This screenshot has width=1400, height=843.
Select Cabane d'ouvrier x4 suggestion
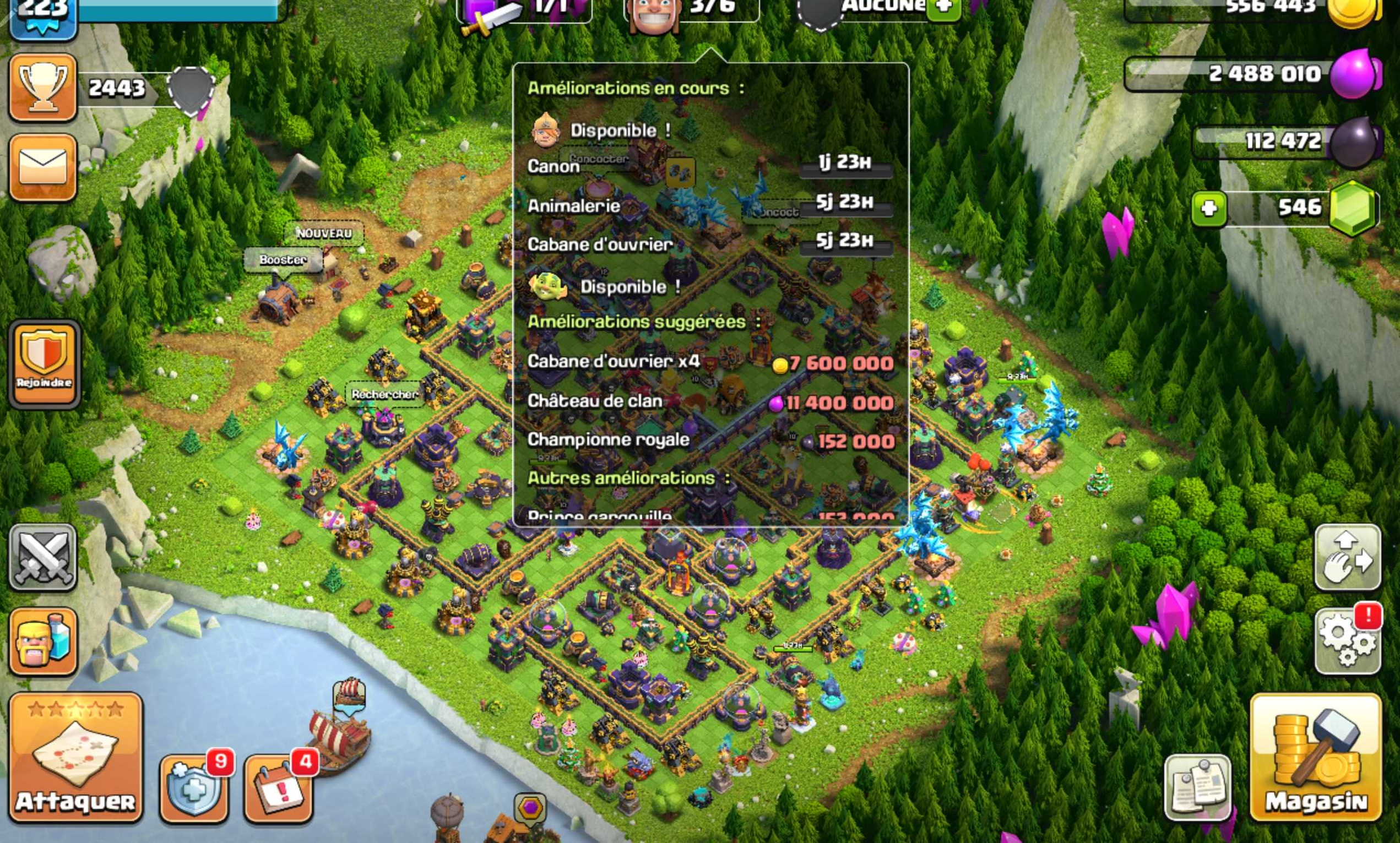(x=709, y=362)
